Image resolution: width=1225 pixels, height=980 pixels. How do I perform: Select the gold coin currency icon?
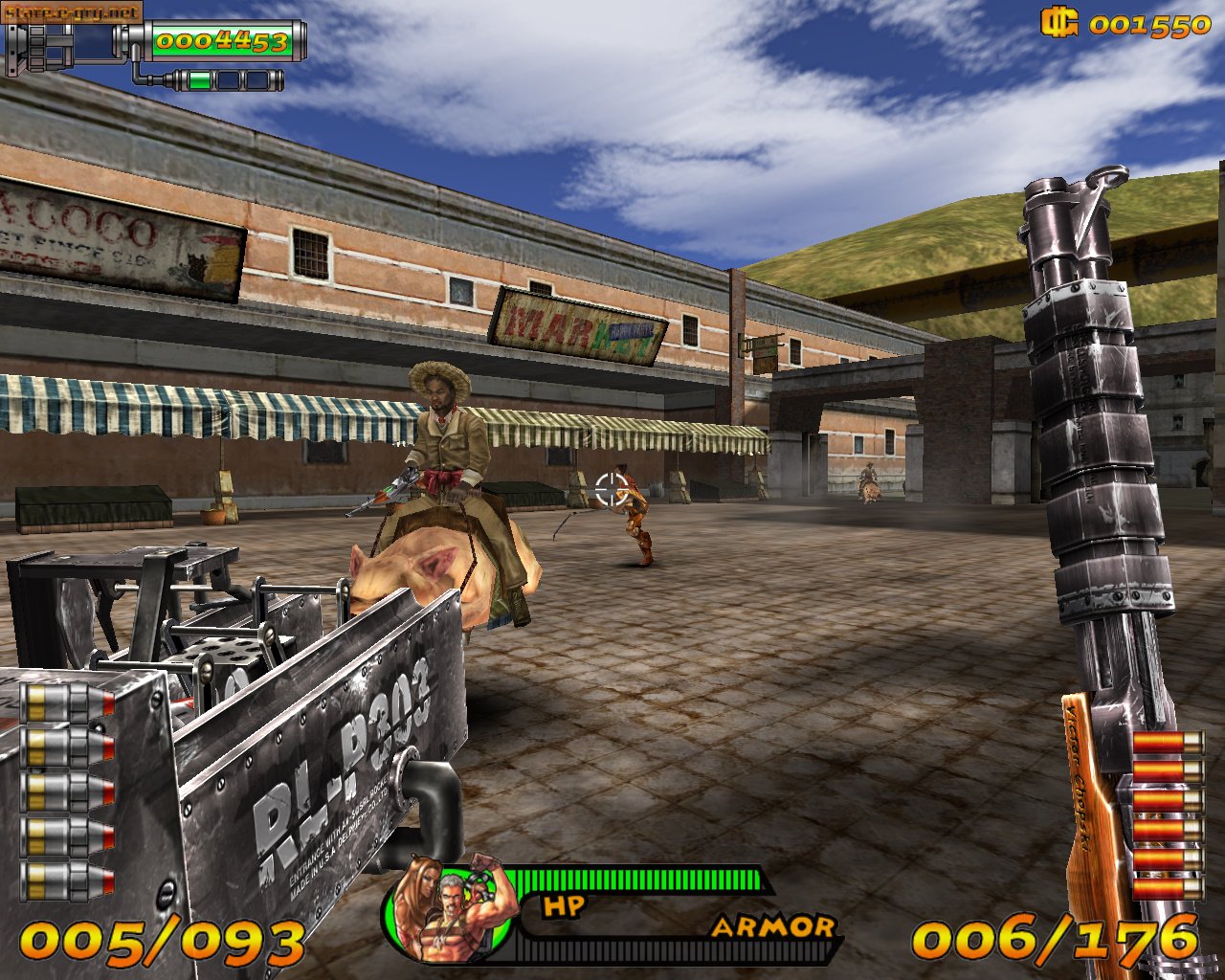click(1059, 23)
